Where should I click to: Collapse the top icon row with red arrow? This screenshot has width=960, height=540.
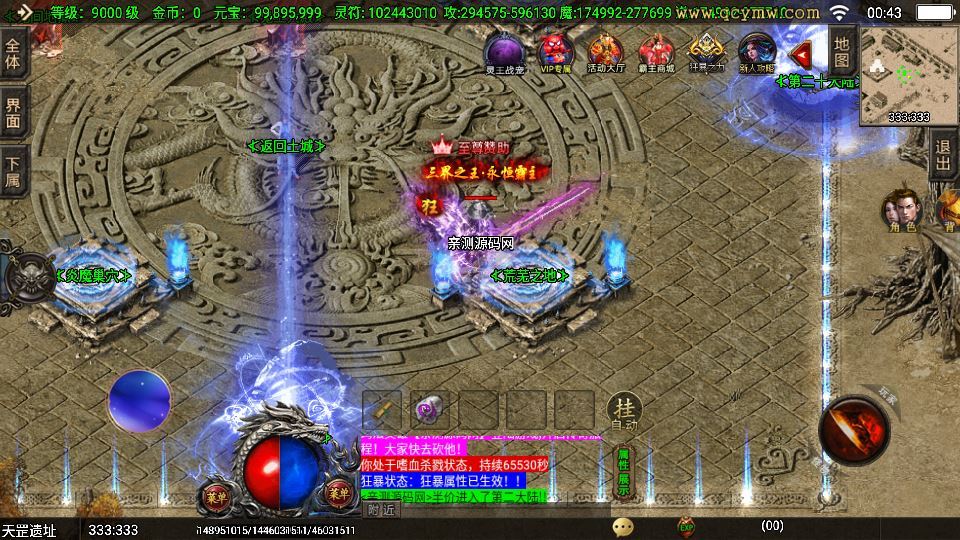click(x=800, y=53)
